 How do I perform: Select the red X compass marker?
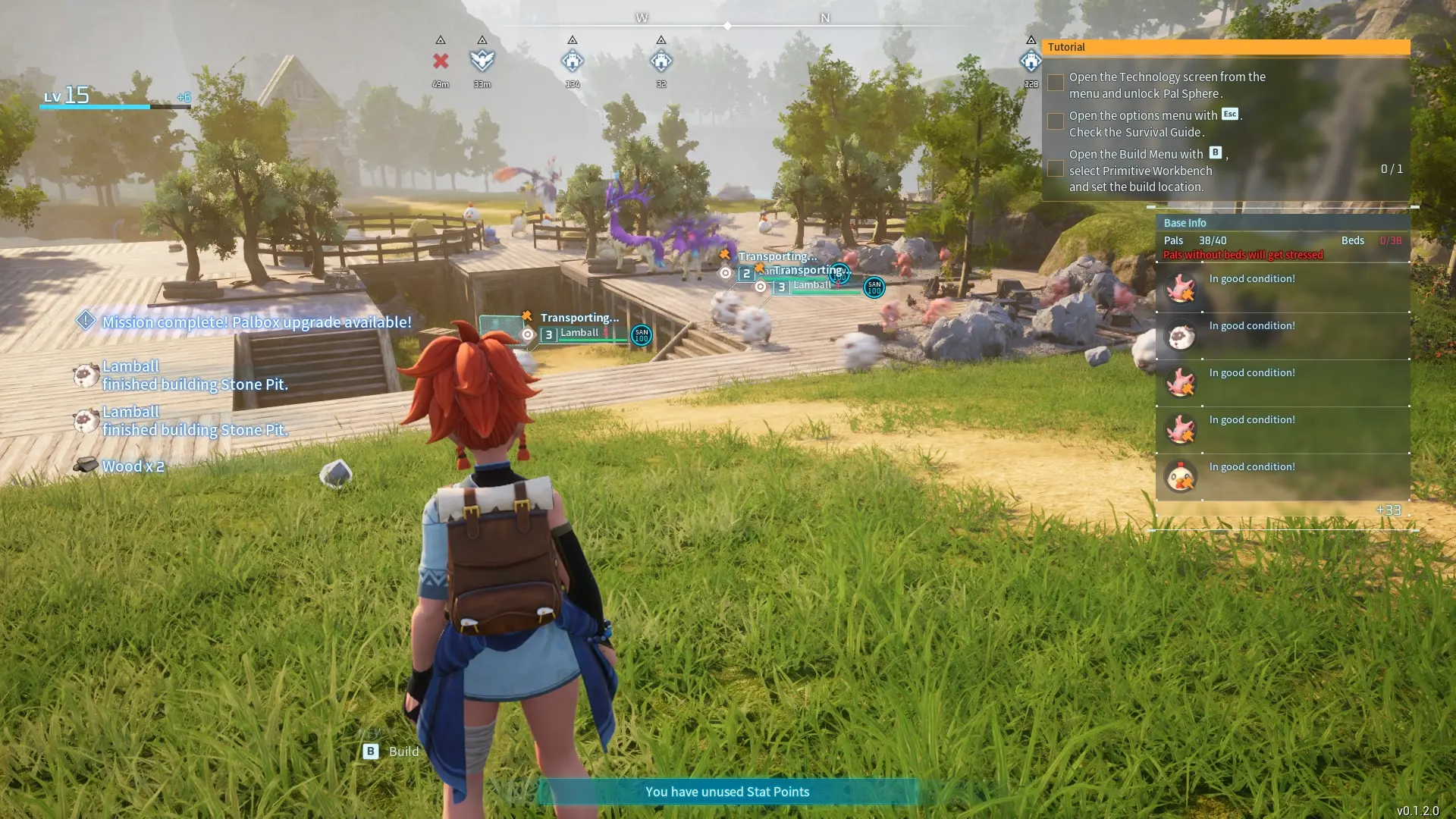[441, 61]
